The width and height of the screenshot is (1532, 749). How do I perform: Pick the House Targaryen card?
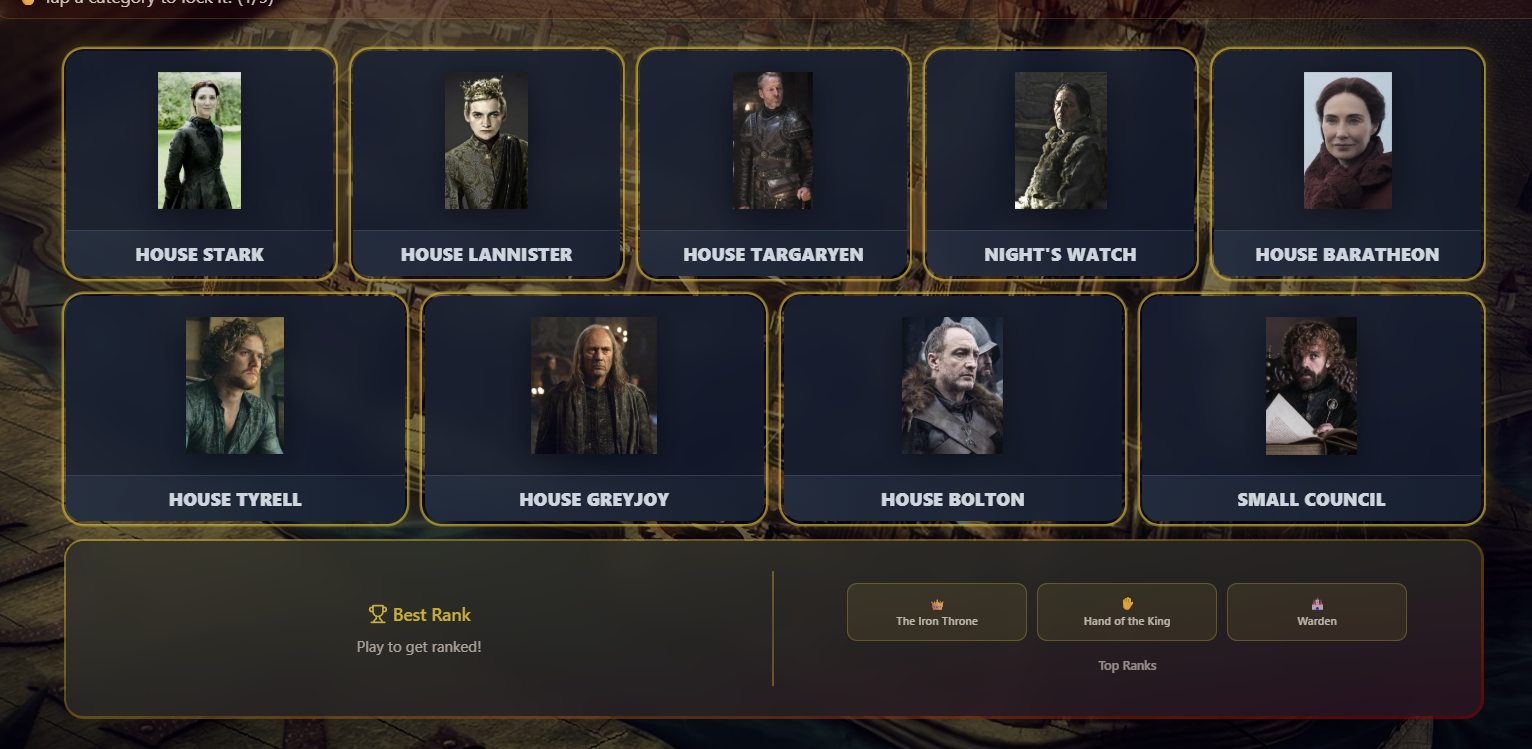pyautogui.click(x=773, y=164)
